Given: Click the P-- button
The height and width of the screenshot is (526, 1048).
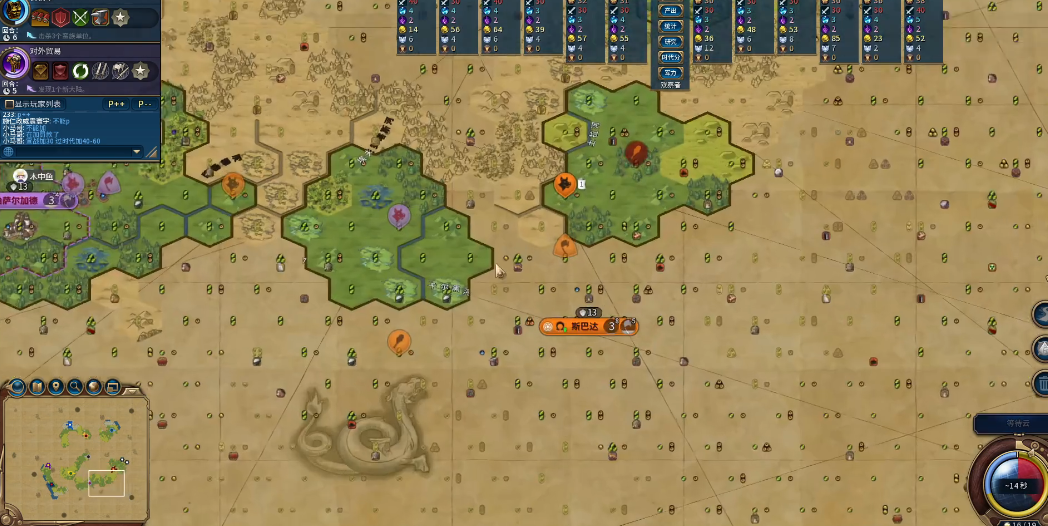Looking at the screenshot, I should (x=145, y=104).
